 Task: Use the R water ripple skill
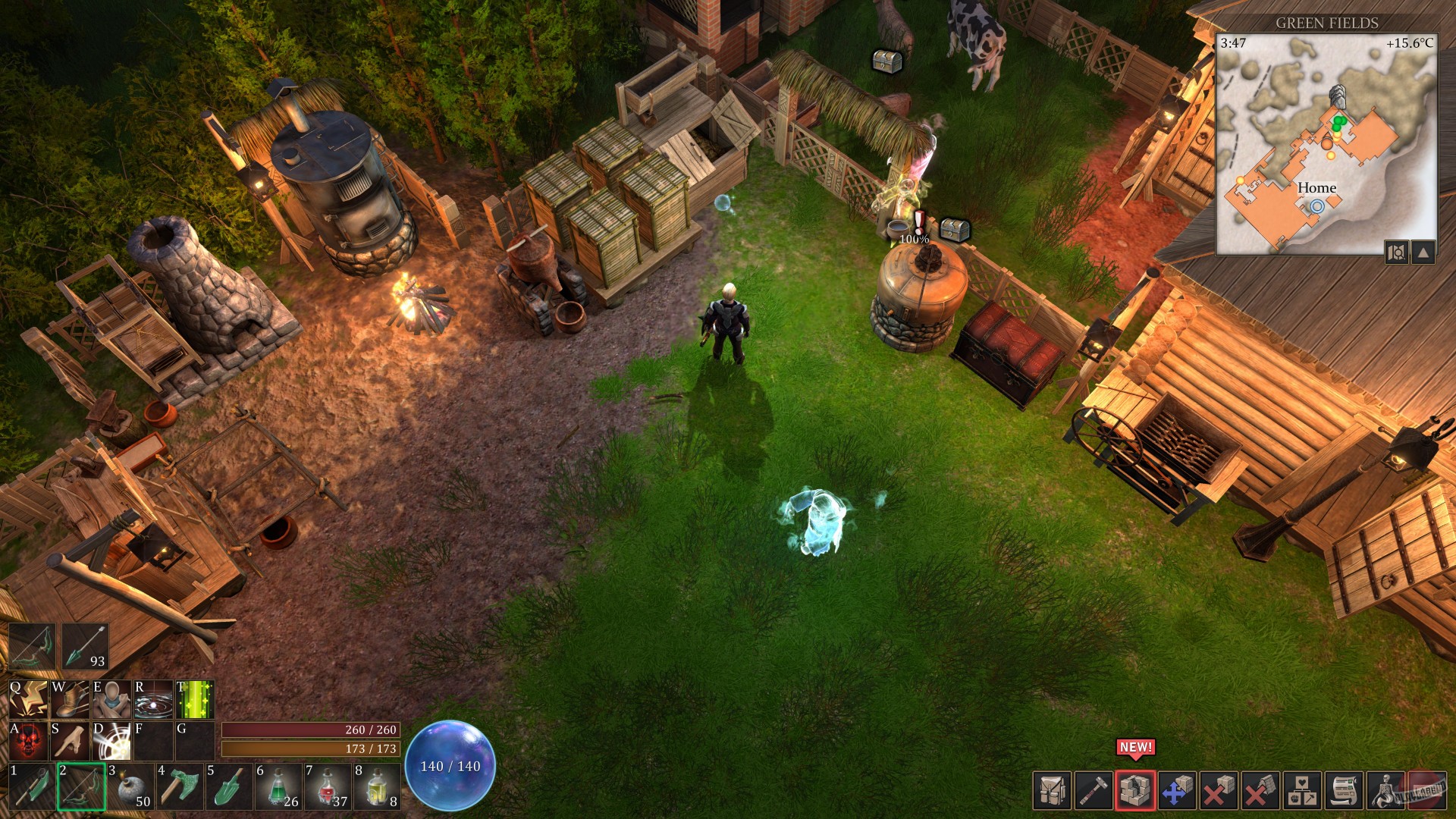152,699
